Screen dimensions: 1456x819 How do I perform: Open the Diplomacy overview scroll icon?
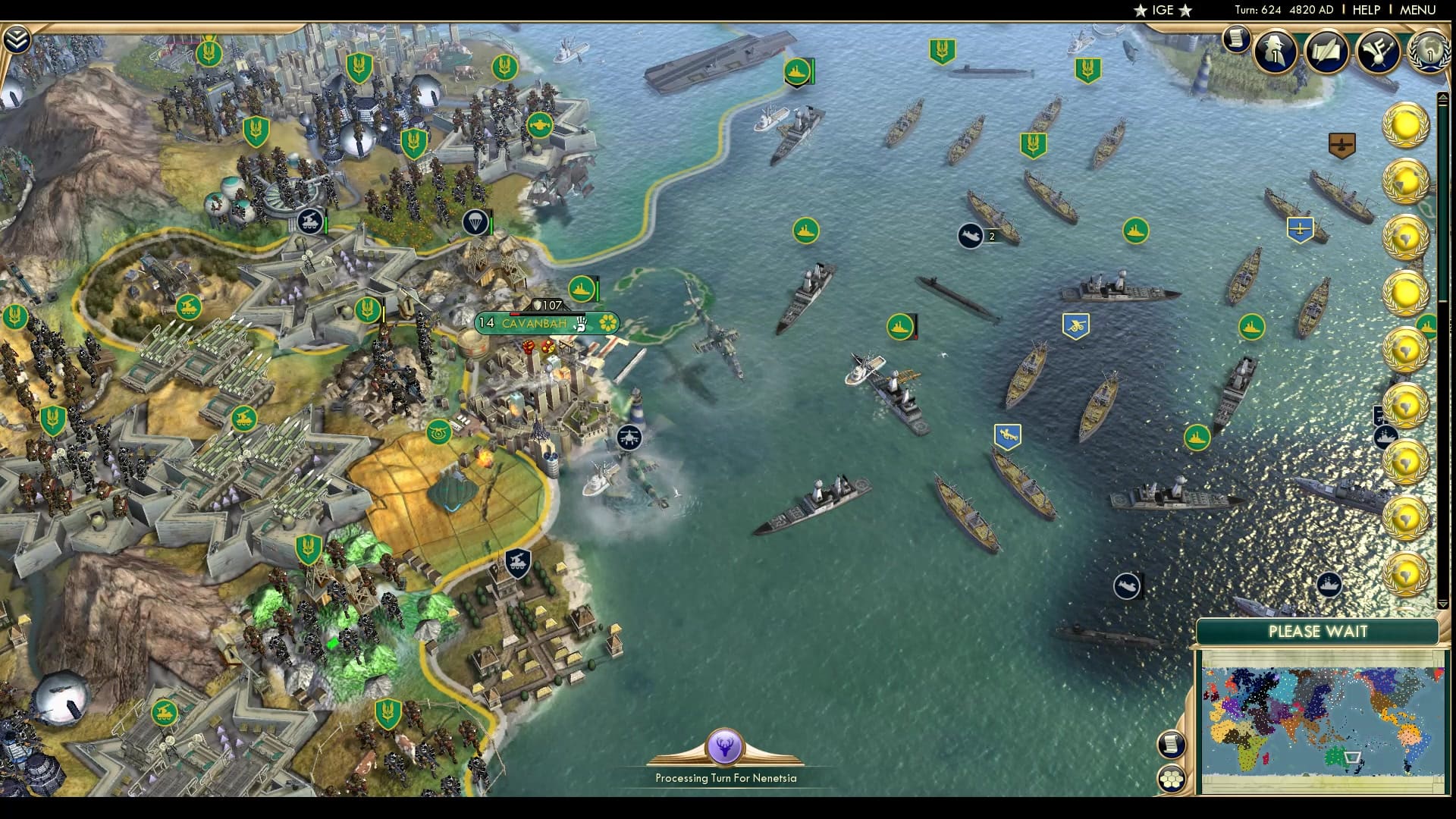click(1325, 52)
